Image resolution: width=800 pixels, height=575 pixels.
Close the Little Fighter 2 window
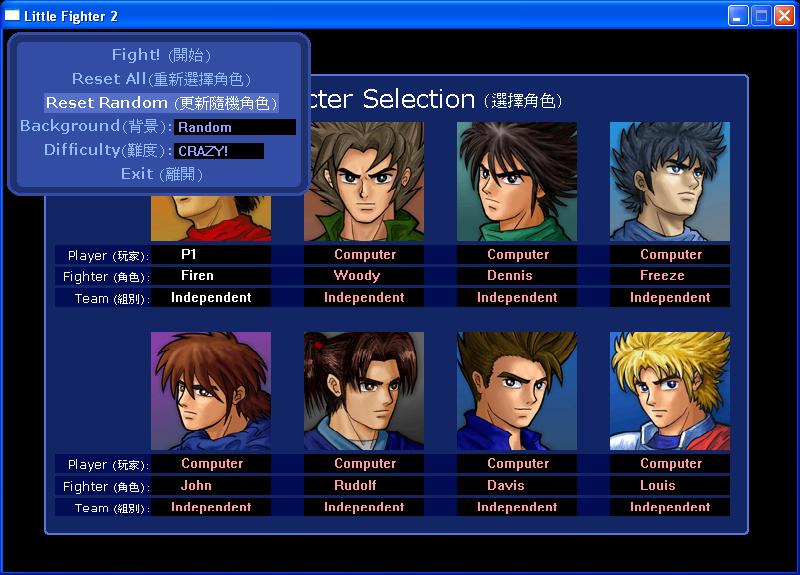(784, 15)
